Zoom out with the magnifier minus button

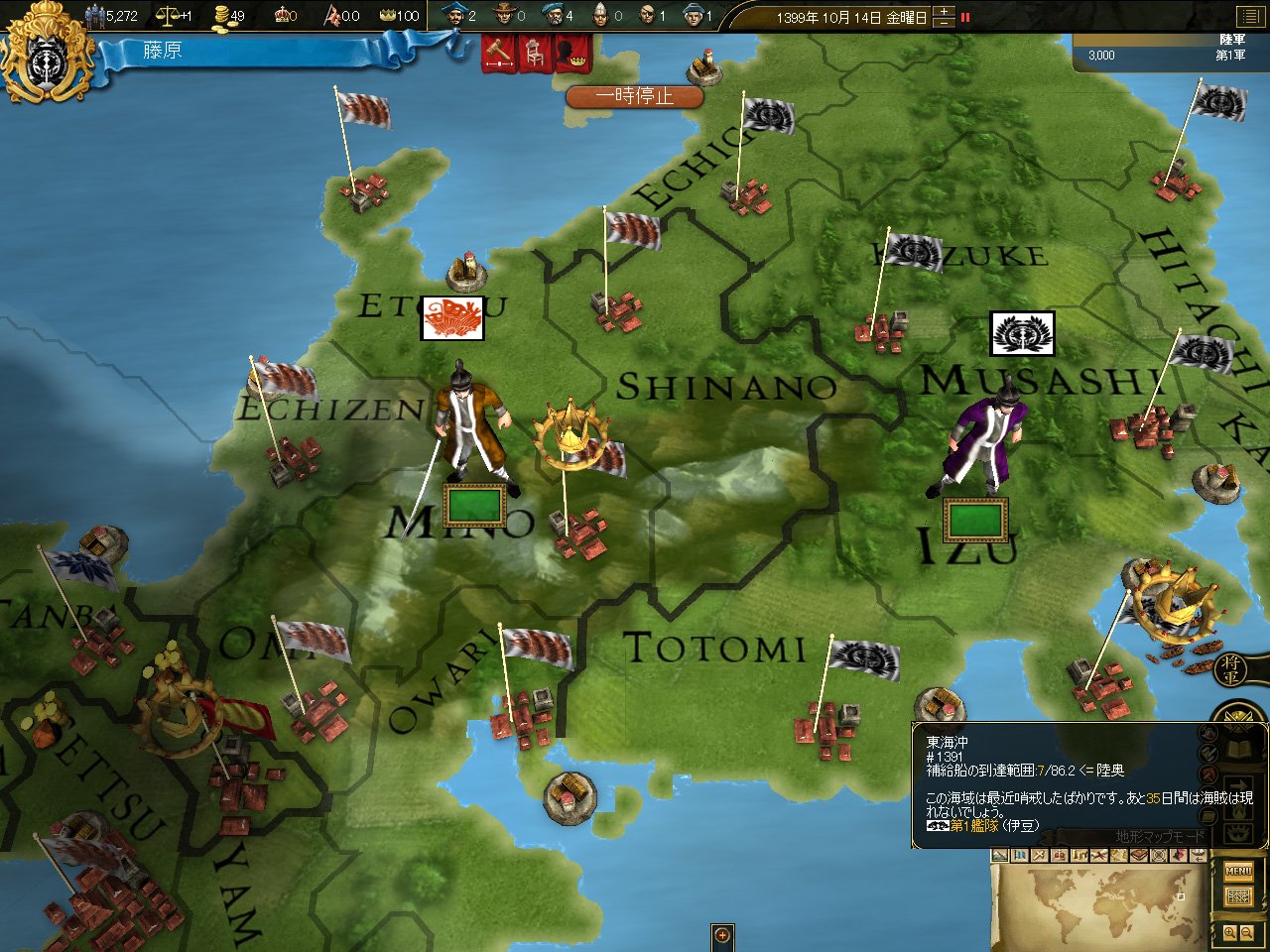[x=1247, y=933]
